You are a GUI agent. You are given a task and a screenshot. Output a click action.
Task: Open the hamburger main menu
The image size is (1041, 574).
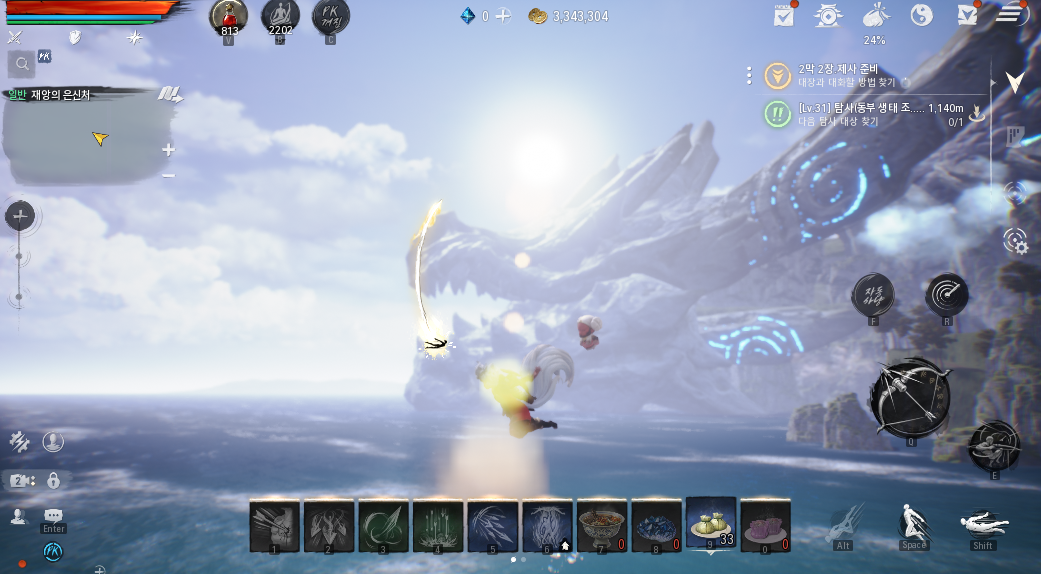click(x=1012, y=14)
